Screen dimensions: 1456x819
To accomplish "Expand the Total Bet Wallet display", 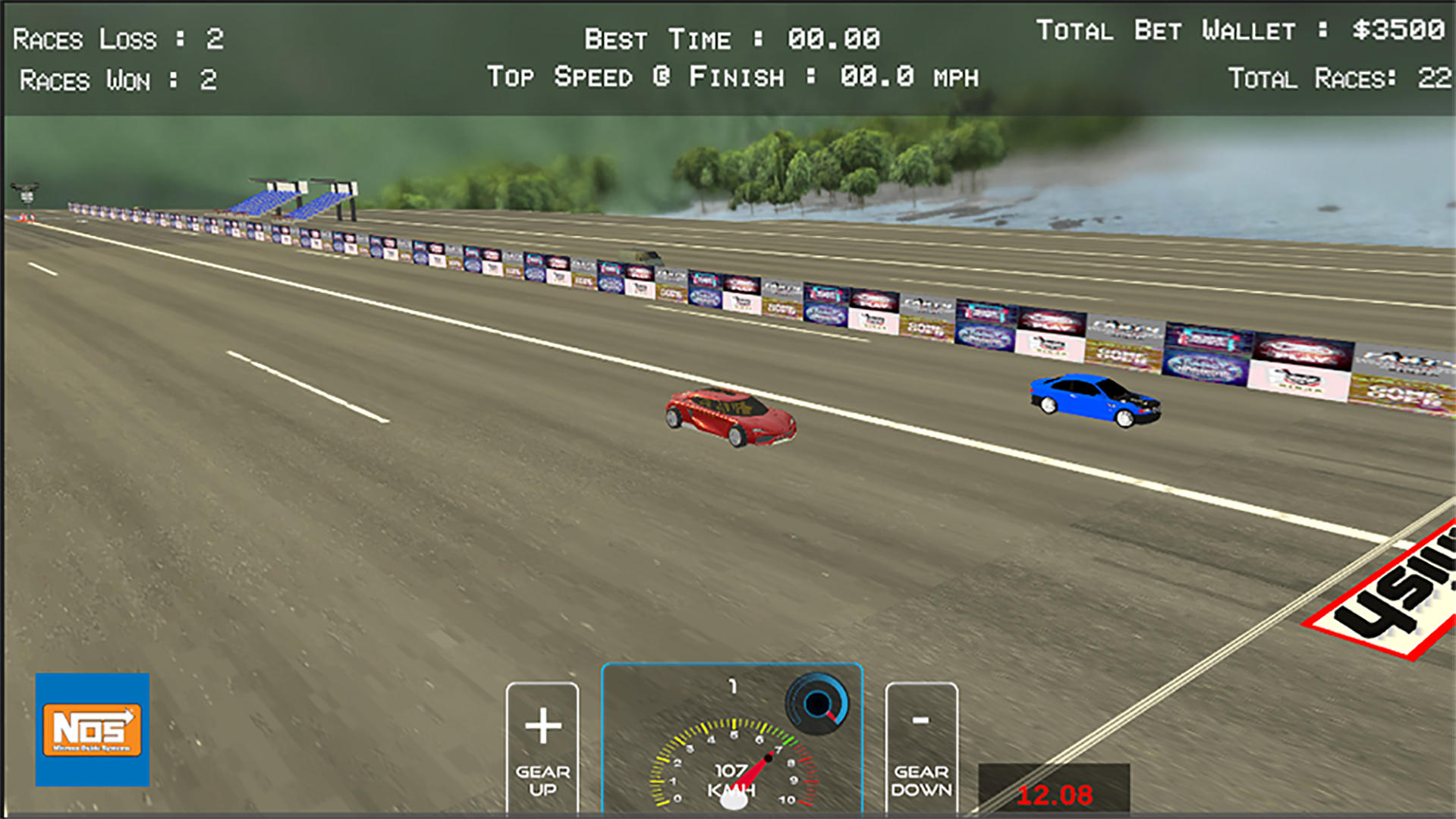I will click(x=1244, y=32).
